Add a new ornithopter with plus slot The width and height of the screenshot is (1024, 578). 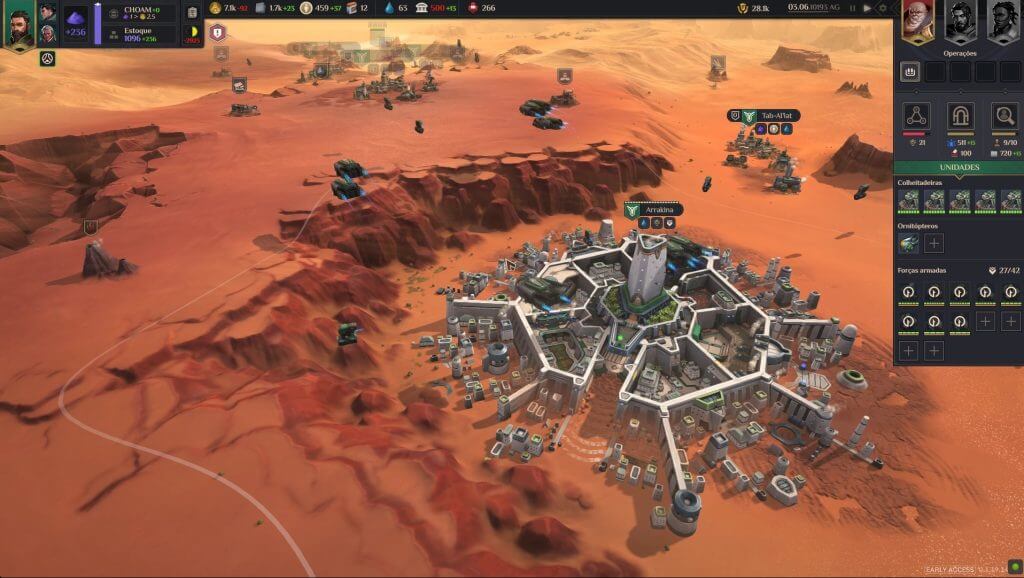(x=934, y=243)
